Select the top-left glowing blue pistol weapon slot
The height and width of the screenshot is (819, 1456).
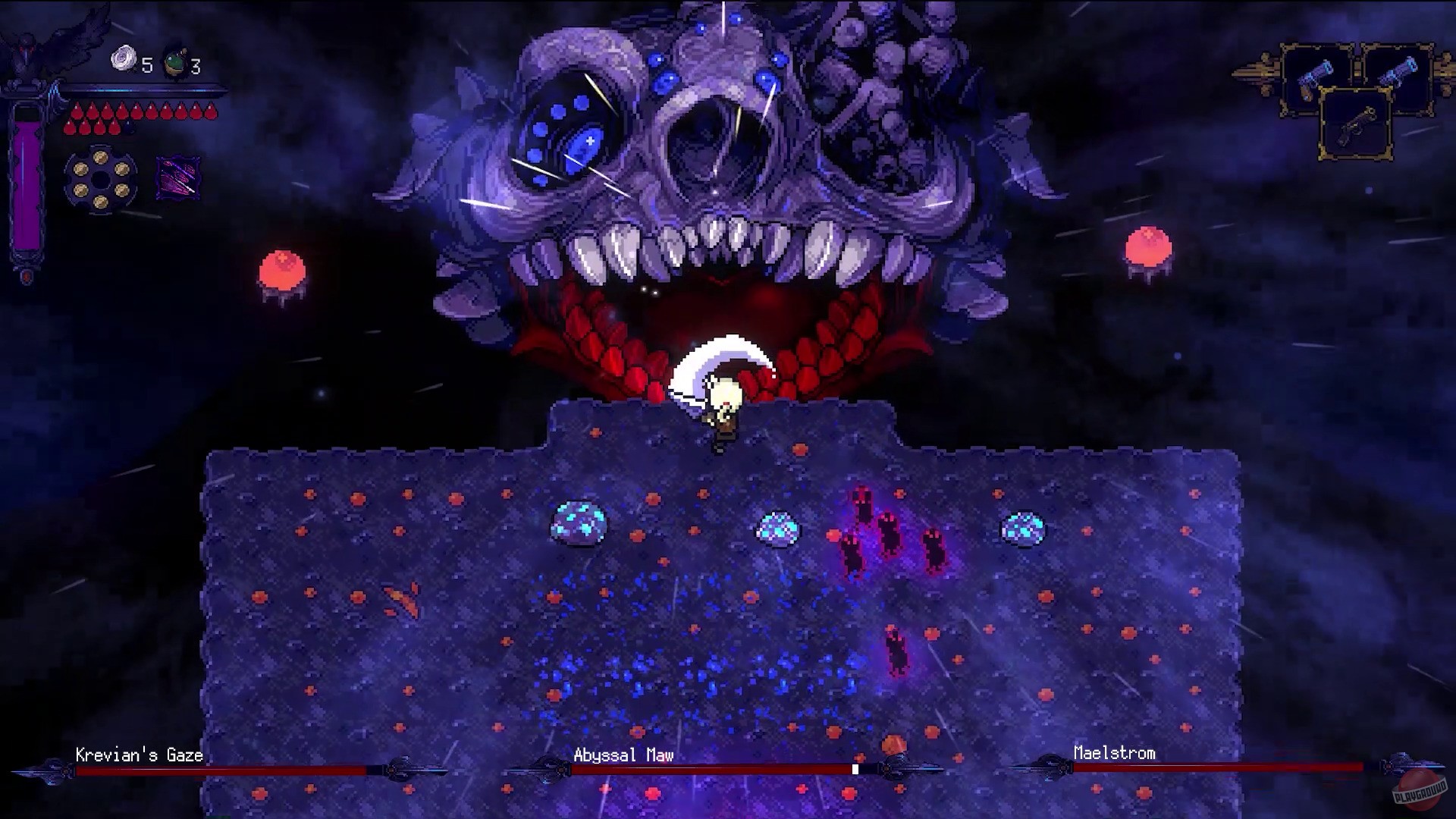tap(1315, 76)
